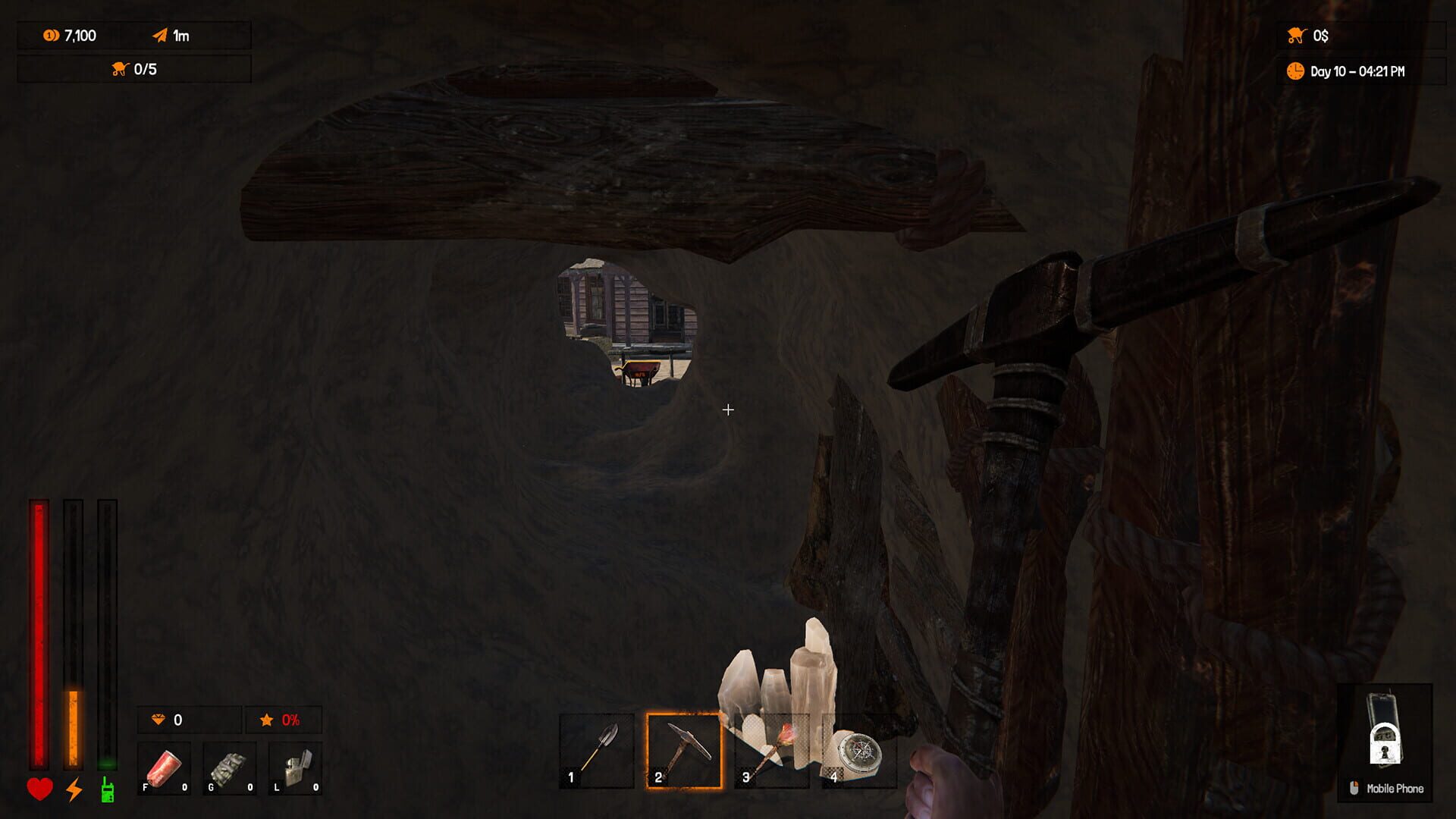Select the cash bundle item in slot G
This screenshot has width=1456, height=819.
click(x=229, y=766)
